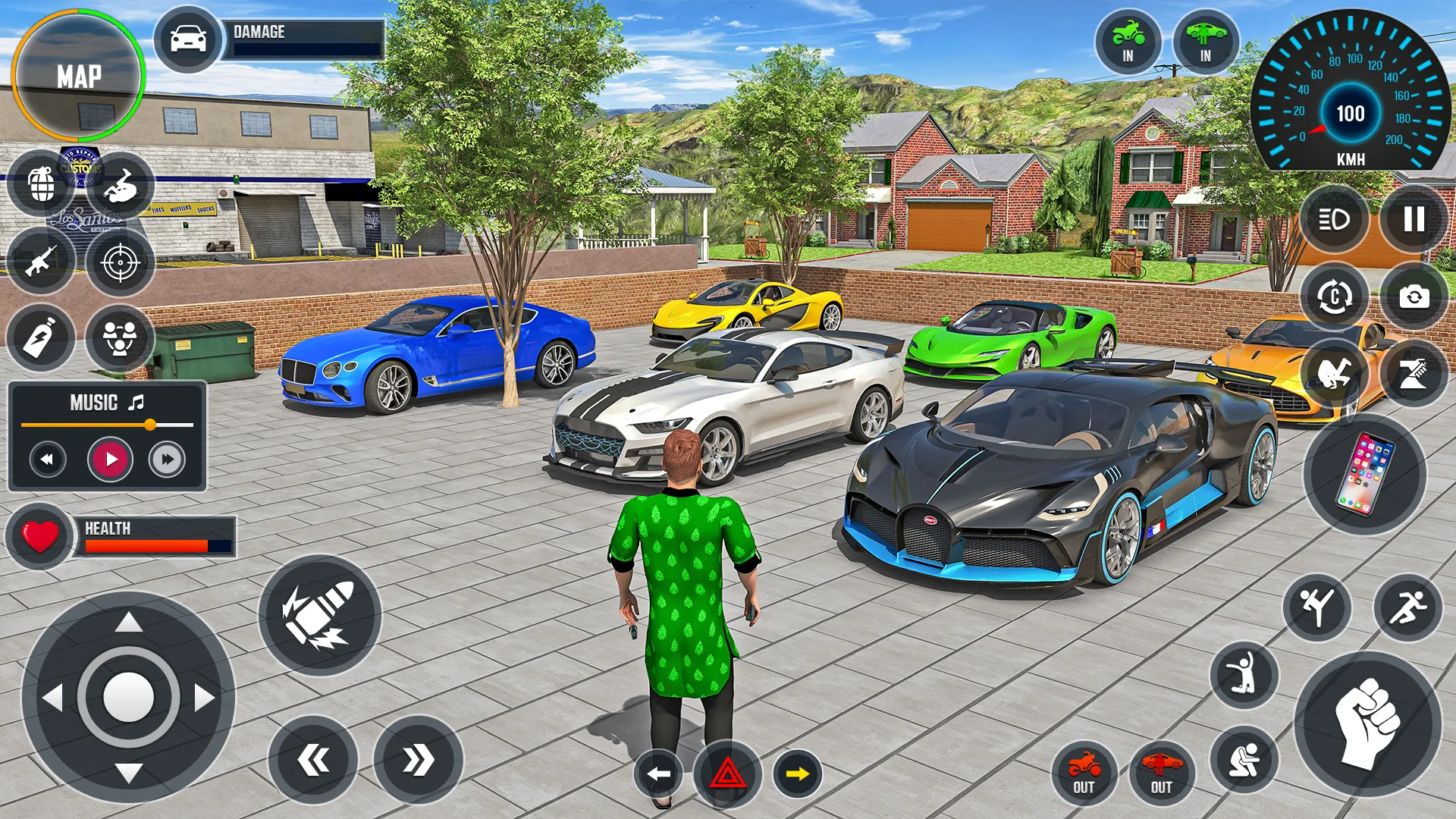Go back to the previous music track
The image size is (1456, 819).
[48, 459]
